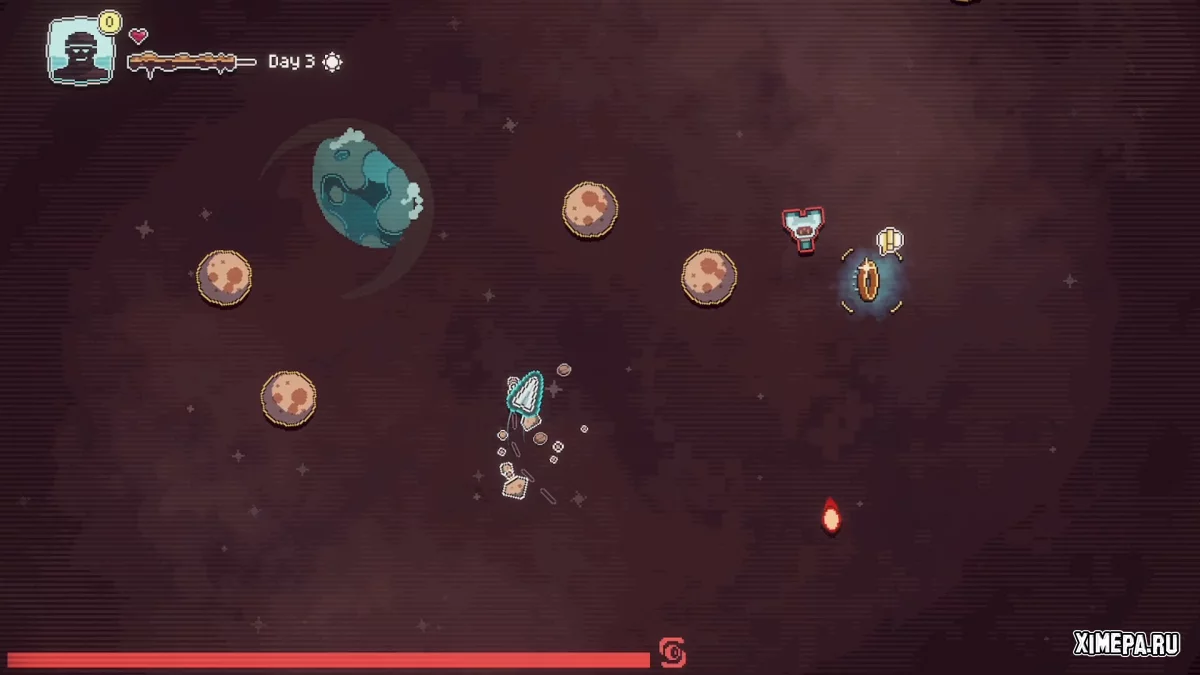Click the masked pilot portrait

coord(80,51)
